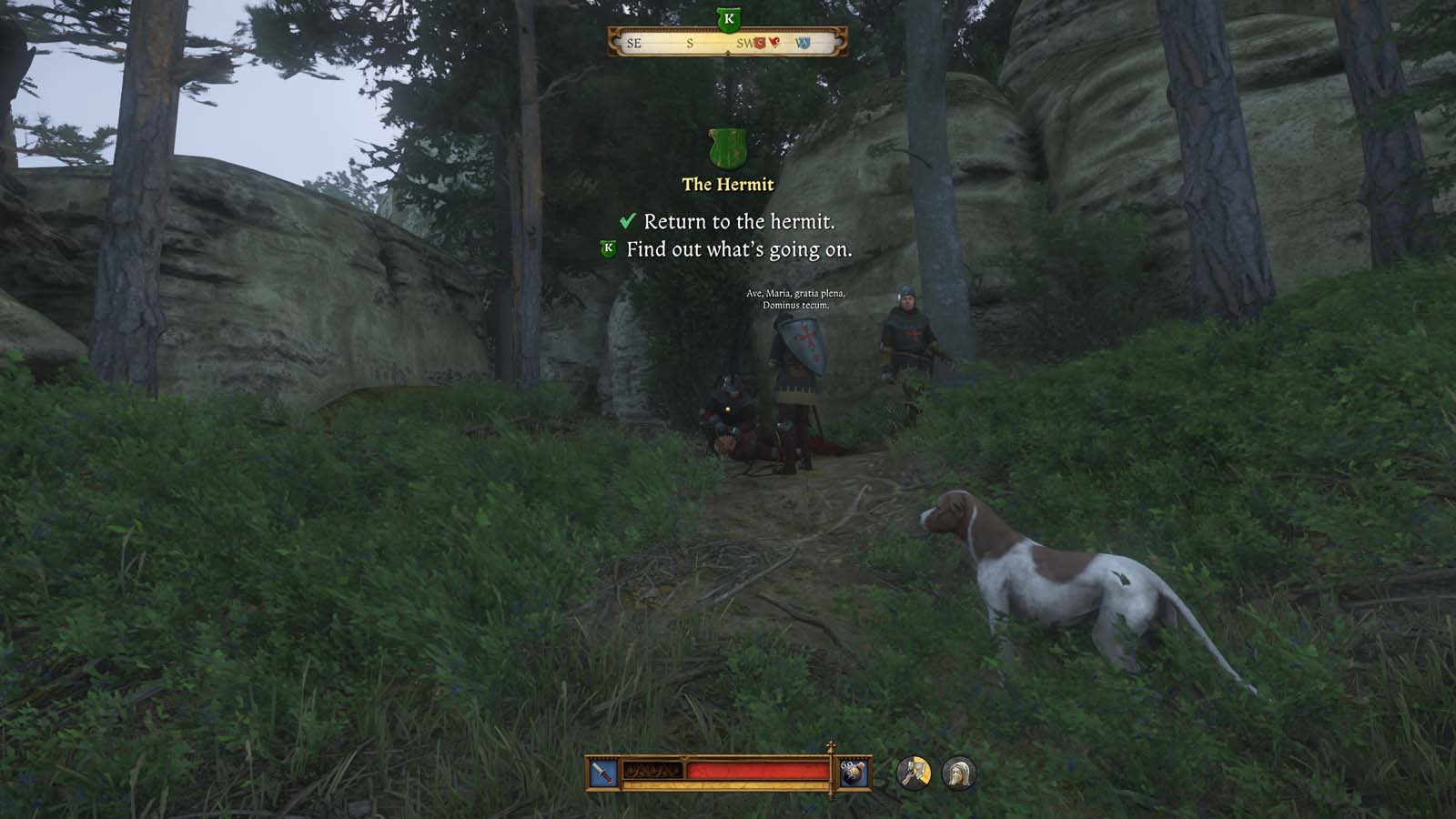Click the potion icon showing 69

point(854,771)
